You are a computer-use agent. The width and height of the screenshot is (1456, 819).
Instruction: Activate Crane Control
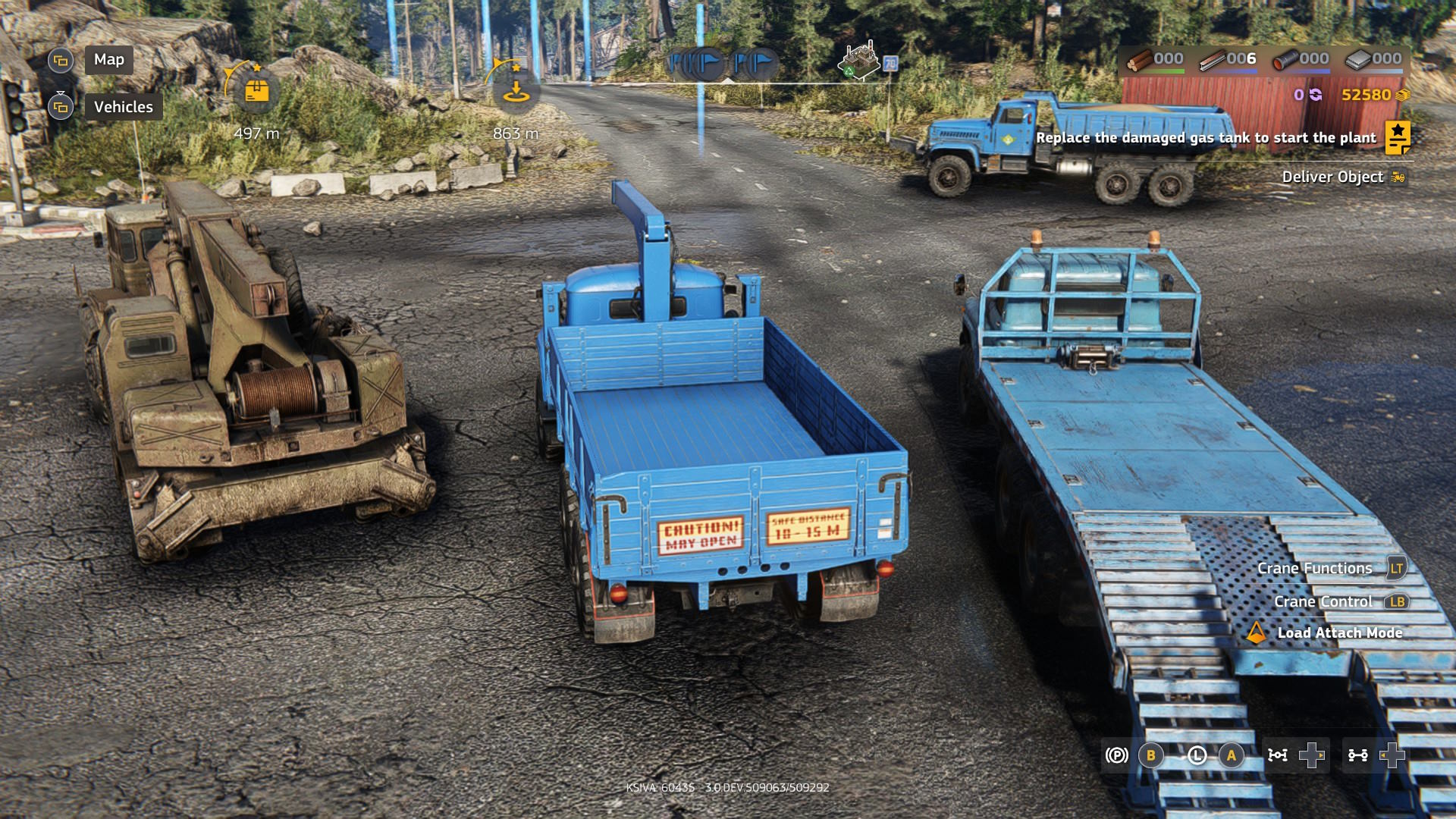pos(1323,601)
